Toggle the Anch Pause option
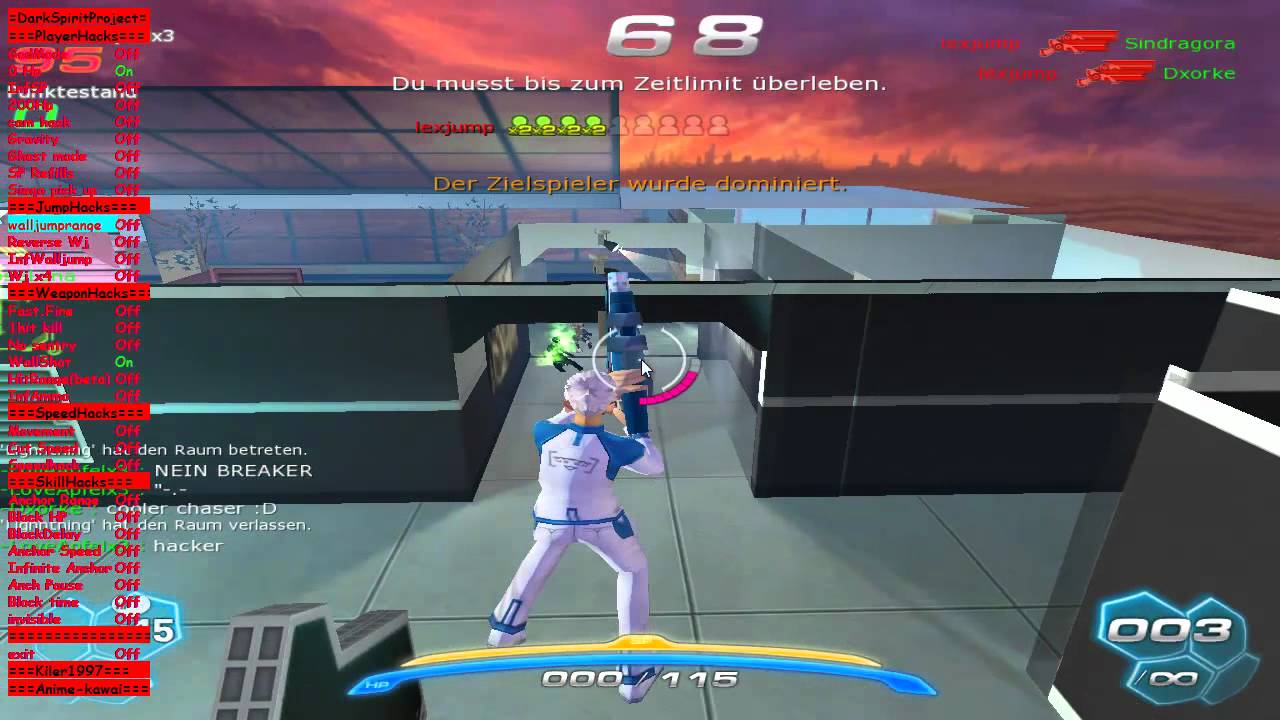The image size is (1280, 720). [46, 585]
